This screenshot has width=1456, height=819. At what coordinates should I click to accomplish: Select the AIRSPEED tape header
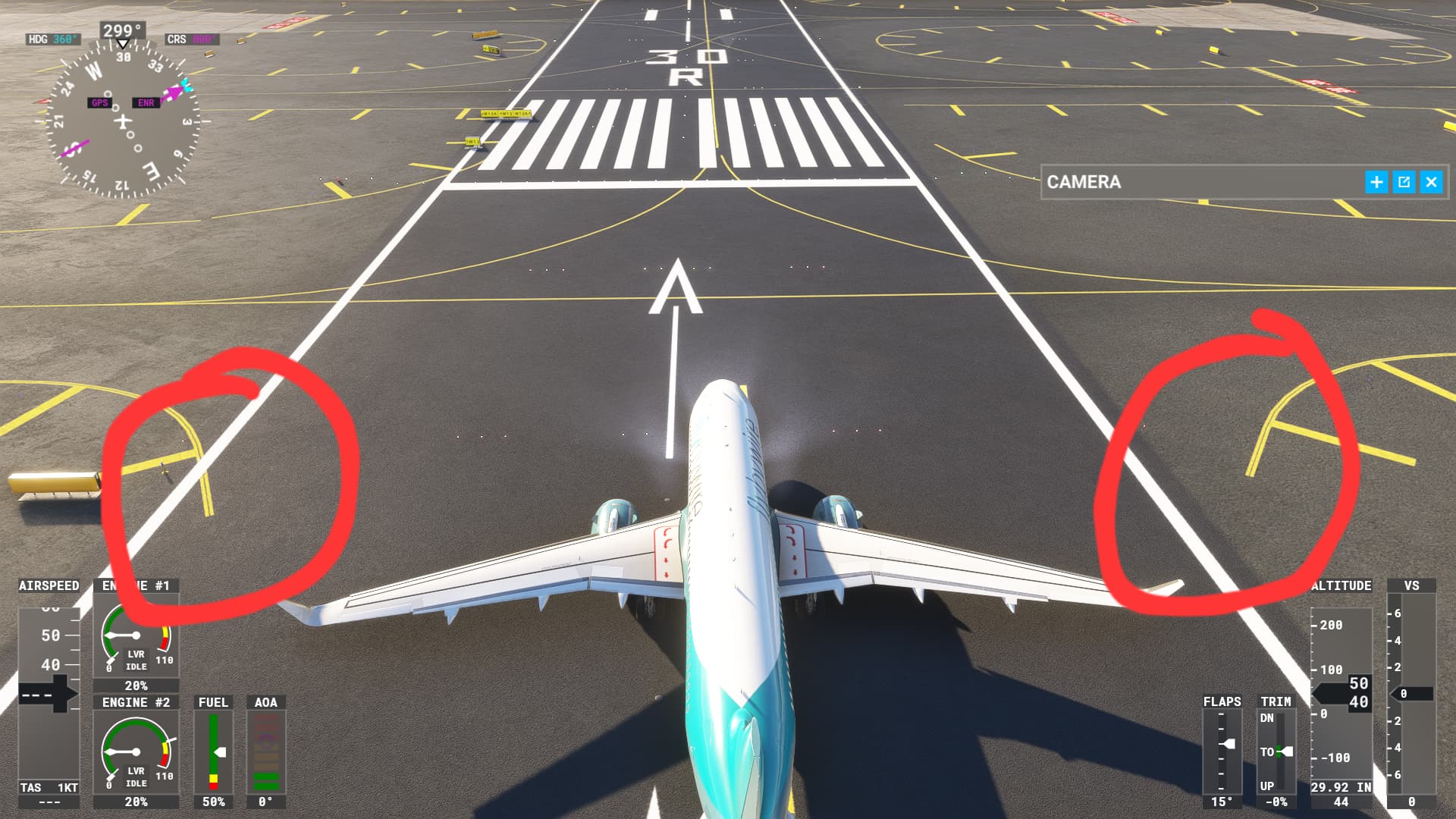click(x=48, y=585)
